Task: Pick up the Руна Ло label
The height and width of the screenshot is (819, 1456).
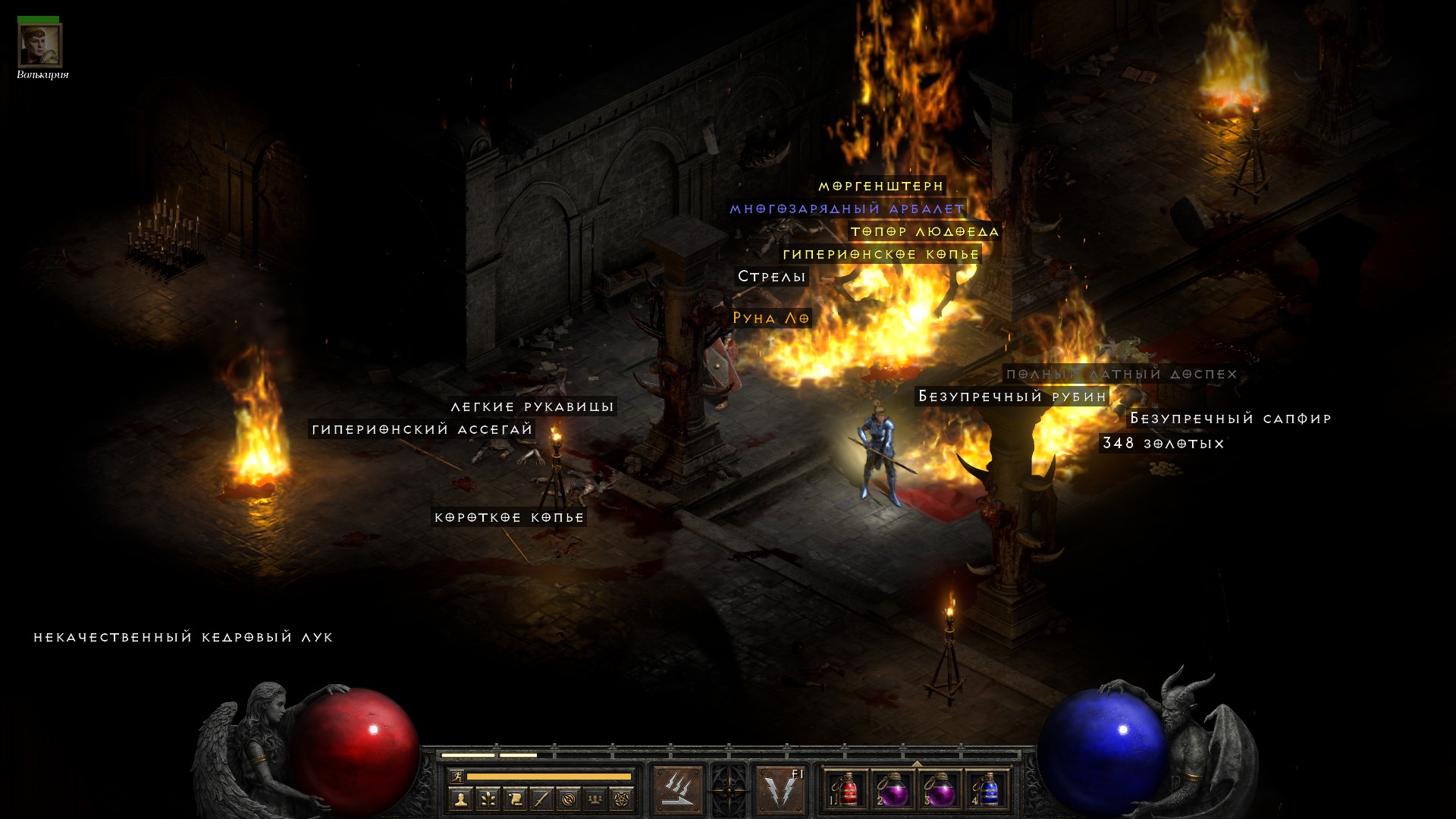Action: (771, 318)
